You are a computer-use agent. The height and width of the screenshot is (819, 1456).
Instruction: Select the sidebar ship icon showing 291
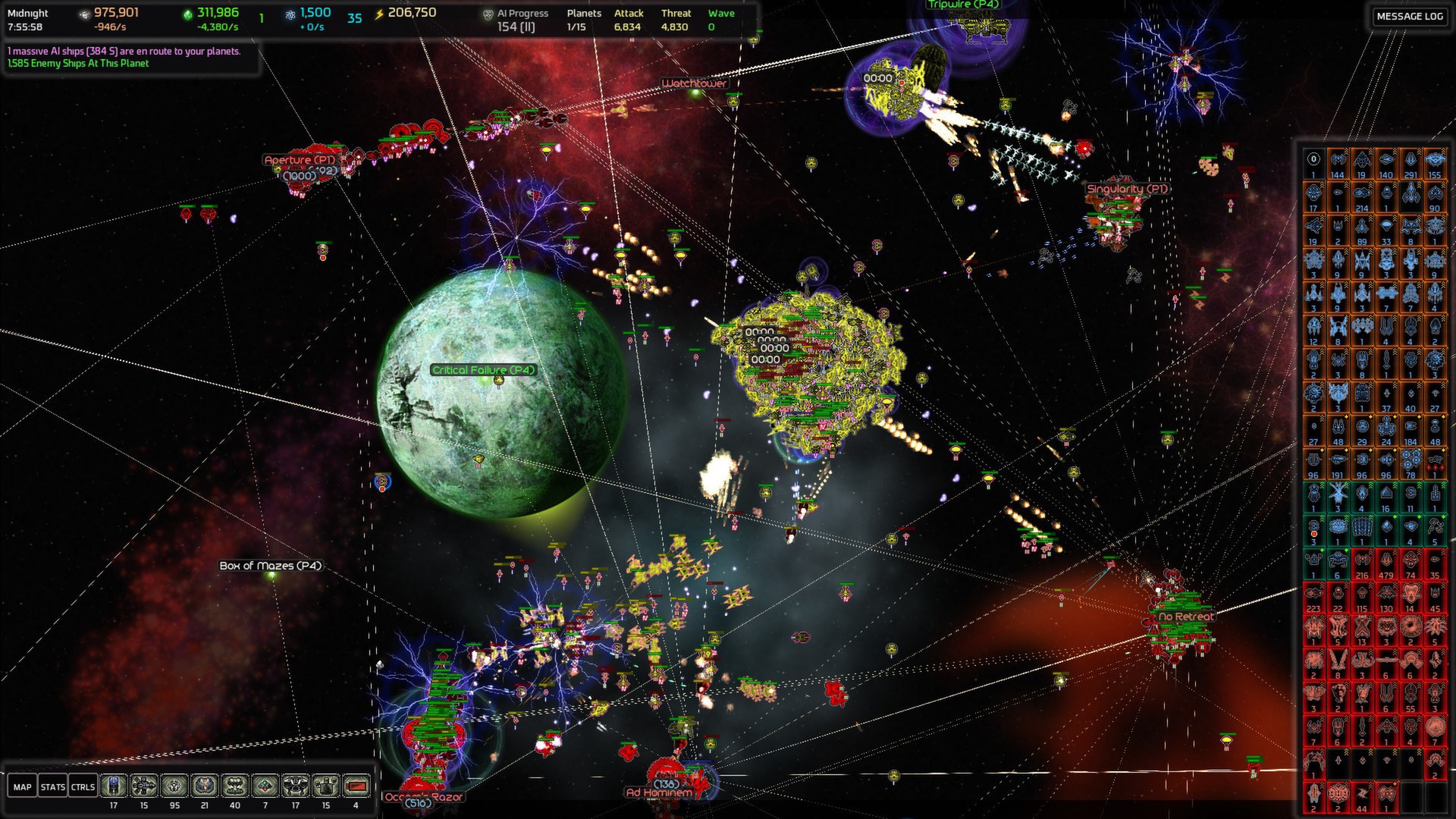click(1411, 160)
